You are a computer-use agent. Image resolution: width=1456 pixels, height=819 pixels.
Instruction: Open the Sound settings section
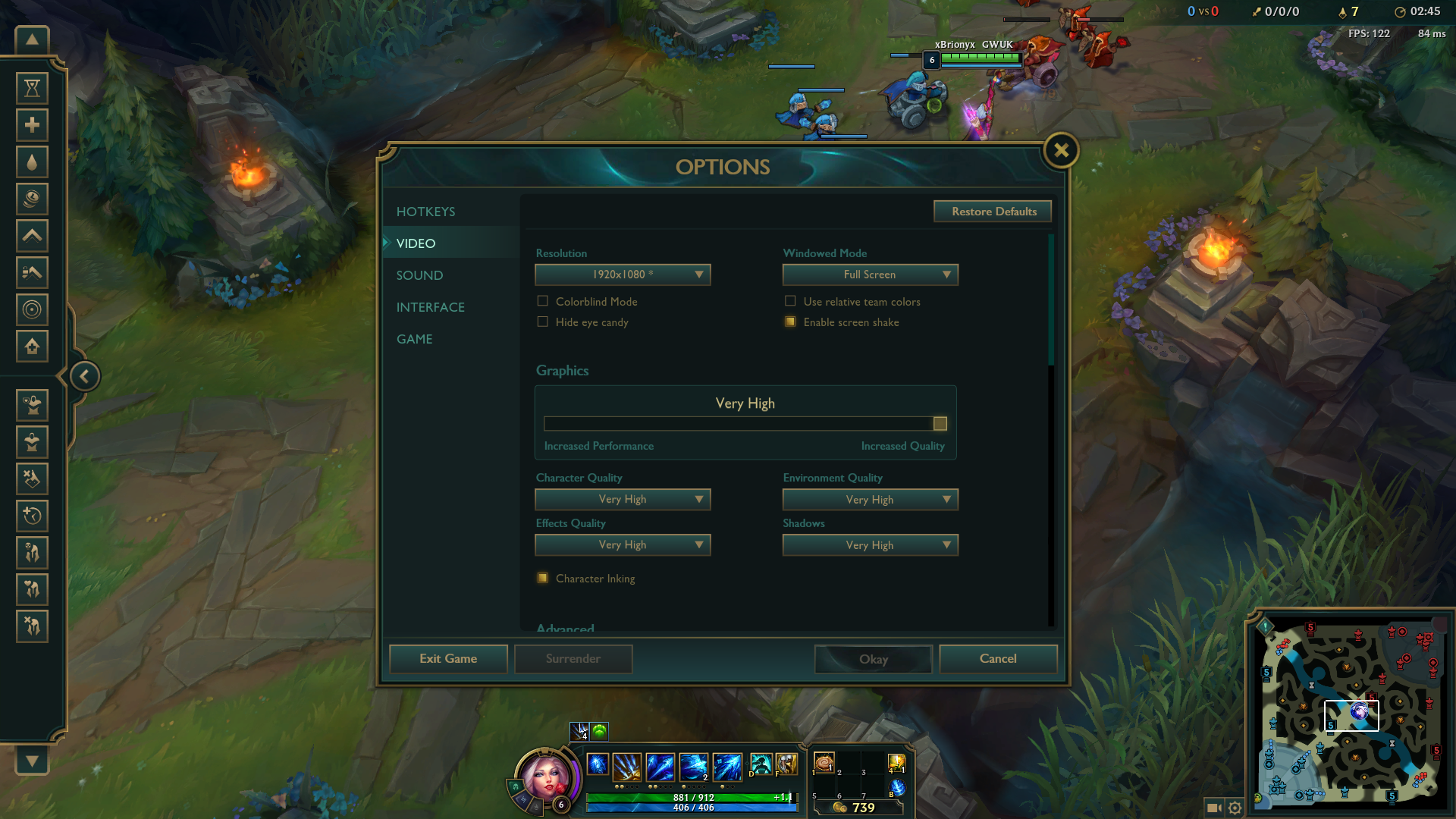click(x=419, y=275)
